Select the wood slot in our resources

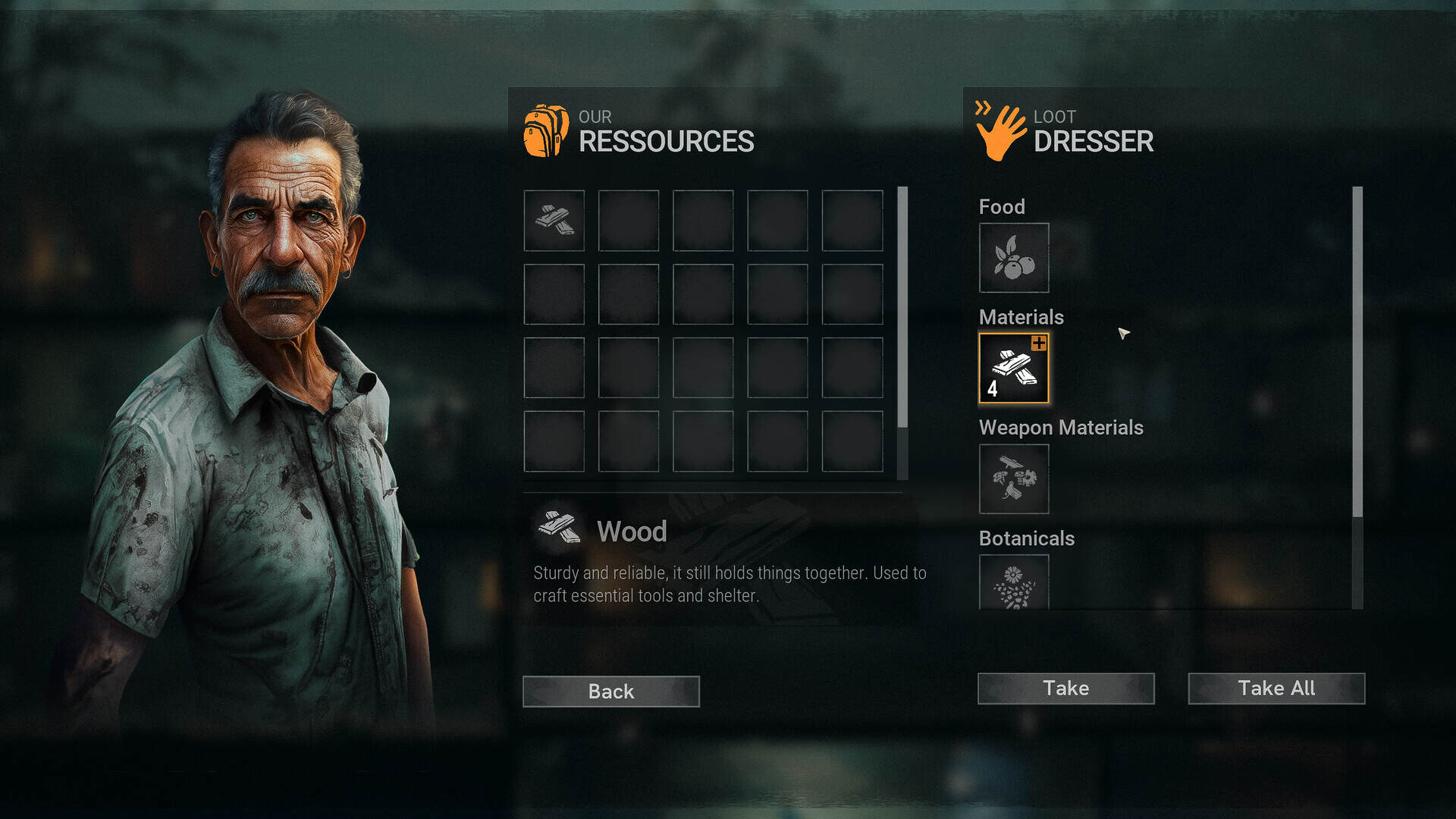pos(554,220)
